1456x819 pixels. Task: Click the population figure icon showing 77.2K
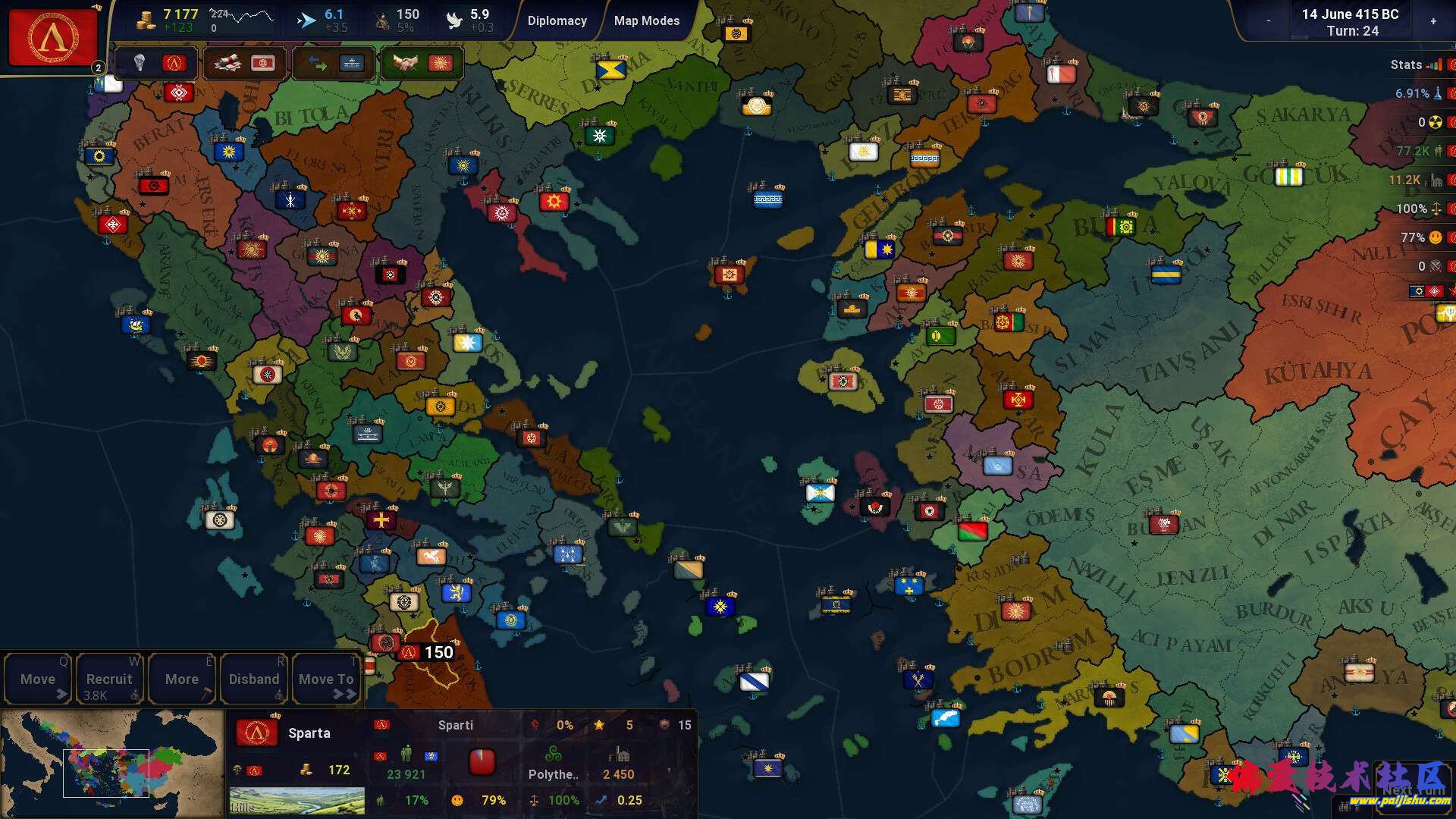click(1439, 151)
